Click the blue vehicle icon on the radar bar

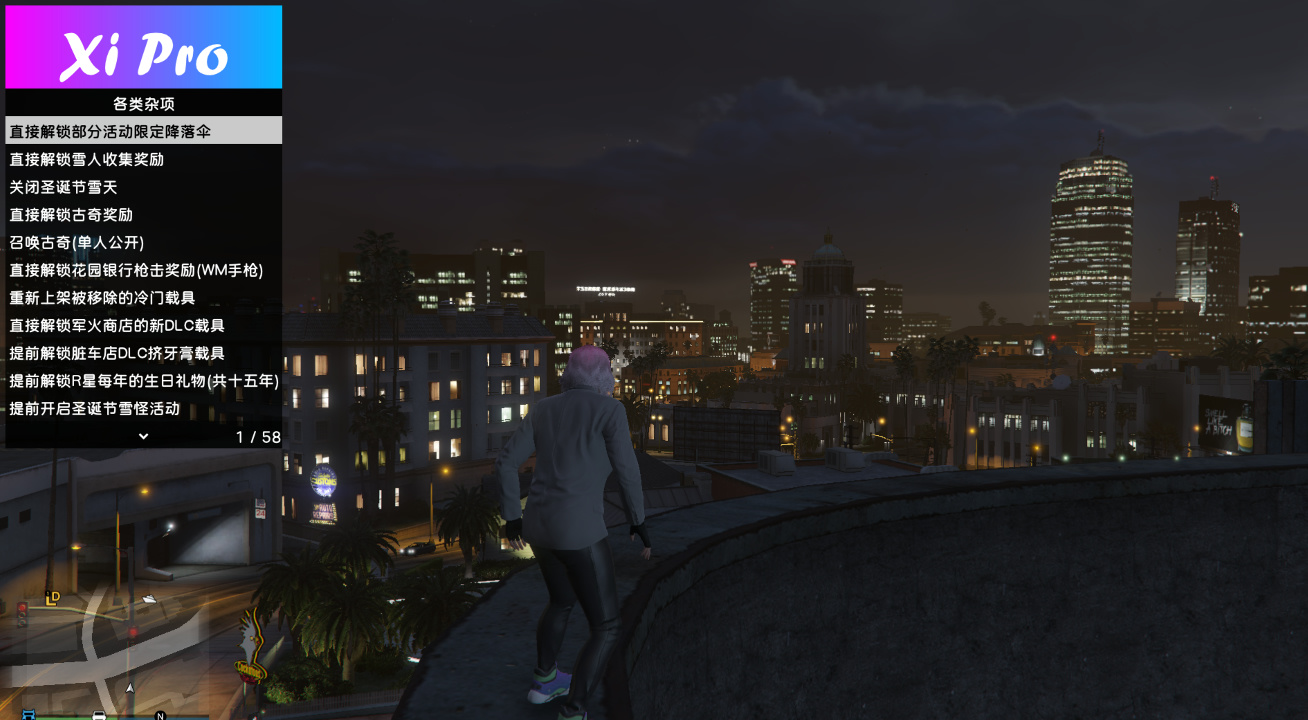[28, 715]
